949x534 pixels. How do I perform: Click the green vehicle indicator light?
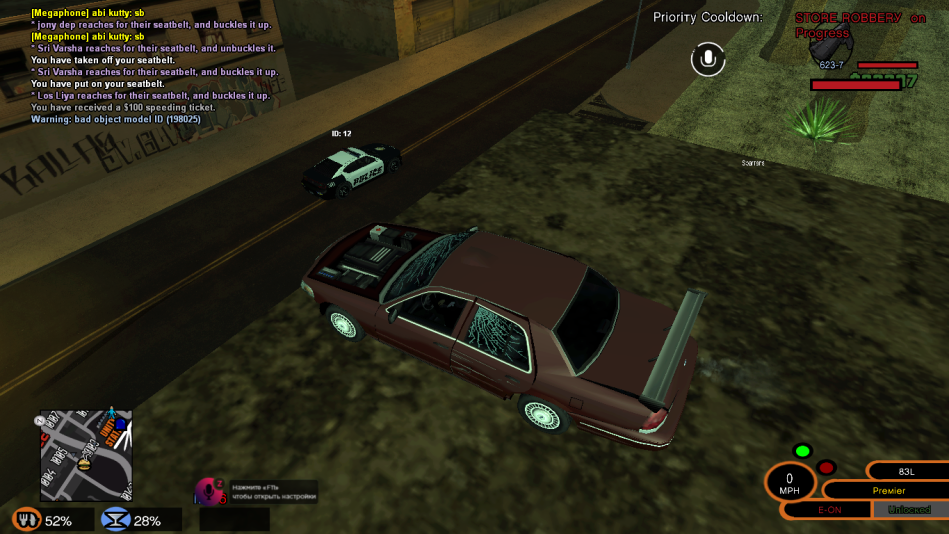[802, 451]
